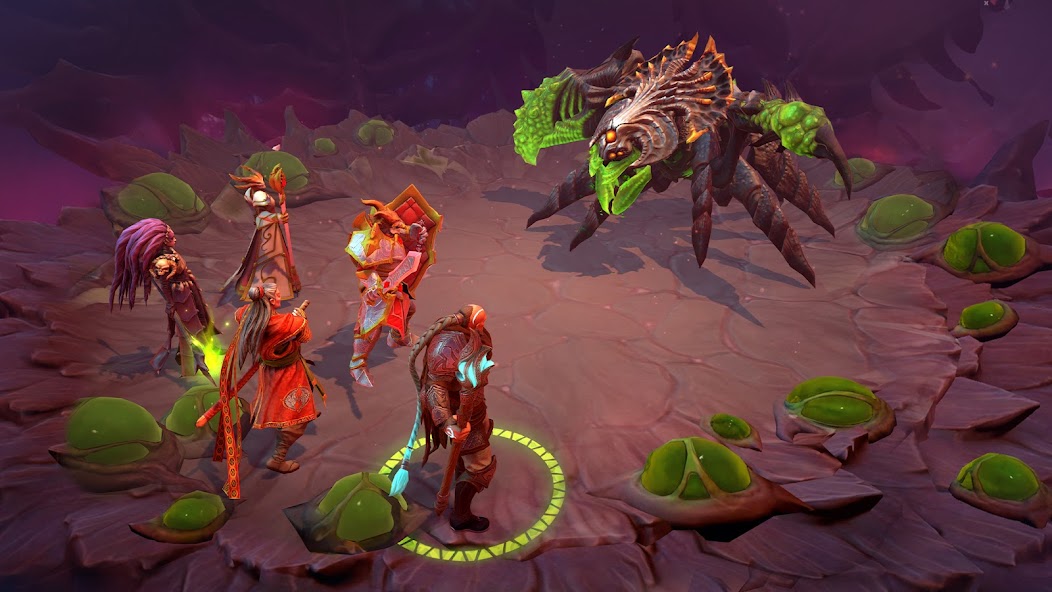This screenshot has width=1052, height=592.
Task: Select the hero inside the yellow ring
Action: tap(458, 410)
